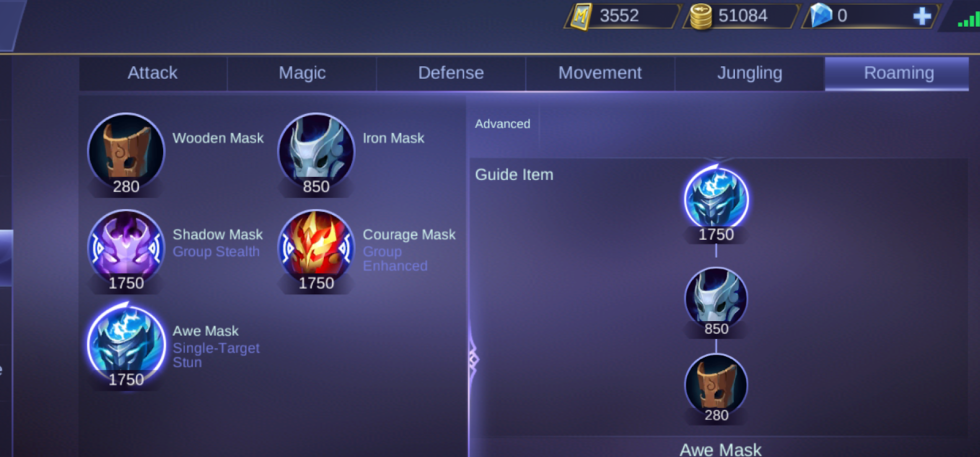This screenshot has width=980, height=457.
Task: Choose the Wooden Mask item
Action: click(126, 151)
